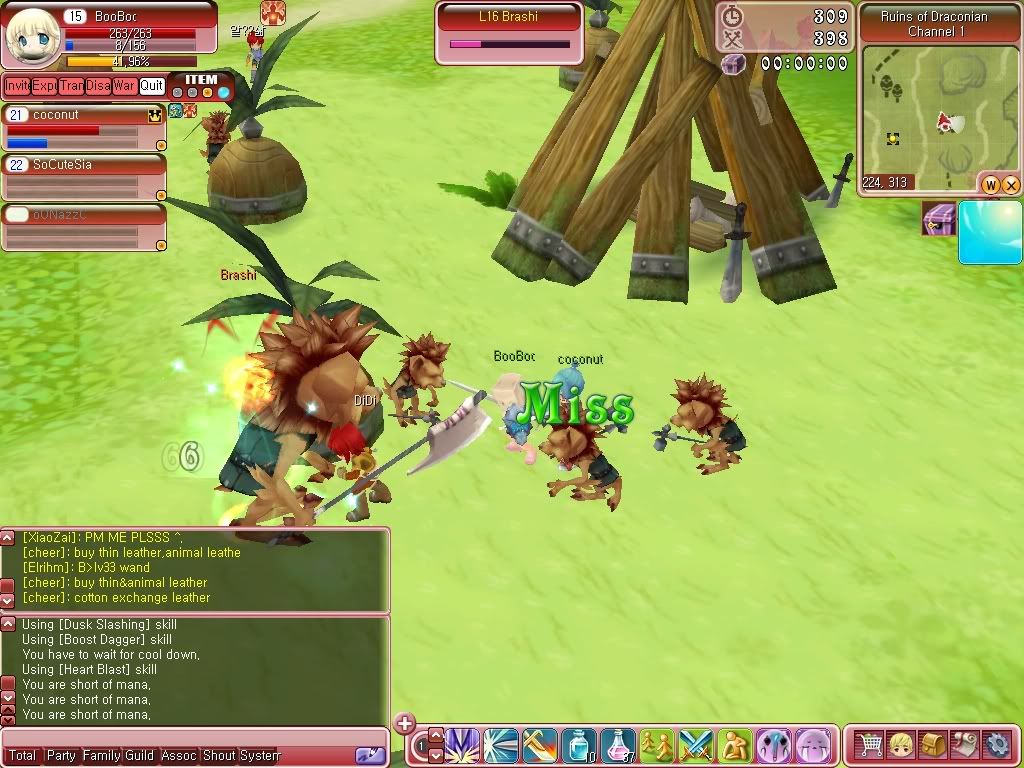1024x768 pixels.
Task: Use the blue potion hotbar slot
Action: click(x=579, y=746)
